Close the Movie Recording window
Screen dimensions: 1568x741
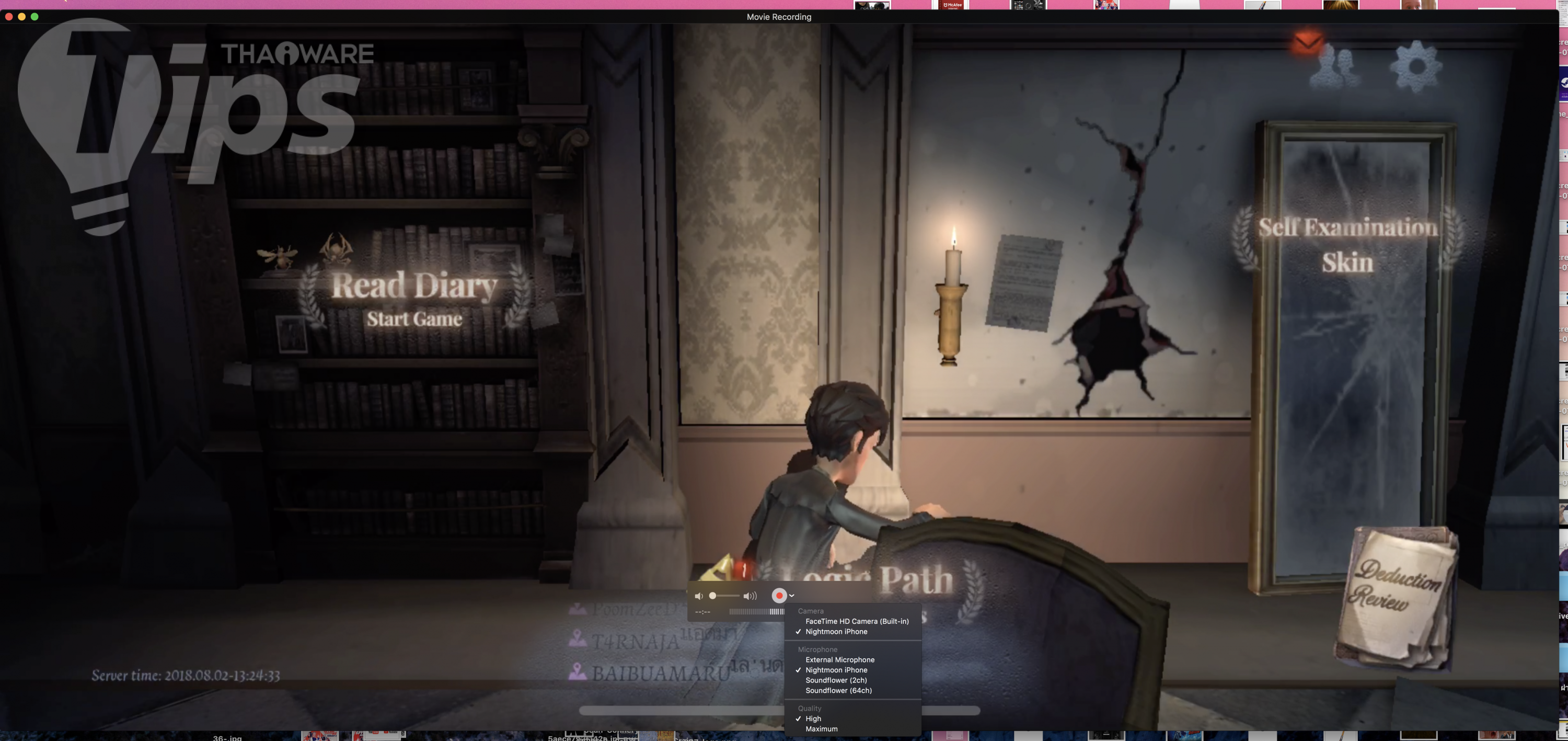point(8,16)
